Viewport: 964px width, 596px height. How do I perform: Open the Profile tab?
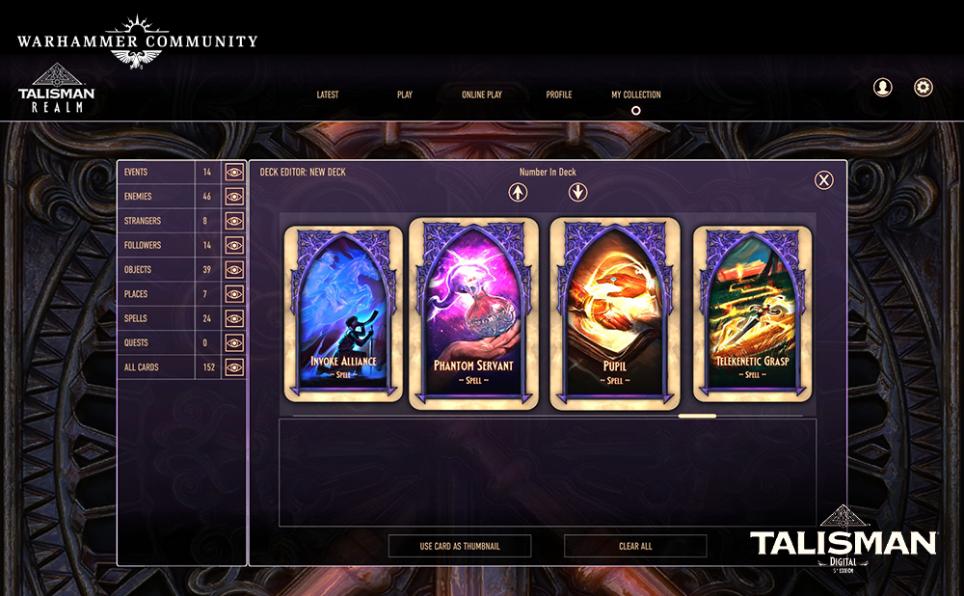559,95
